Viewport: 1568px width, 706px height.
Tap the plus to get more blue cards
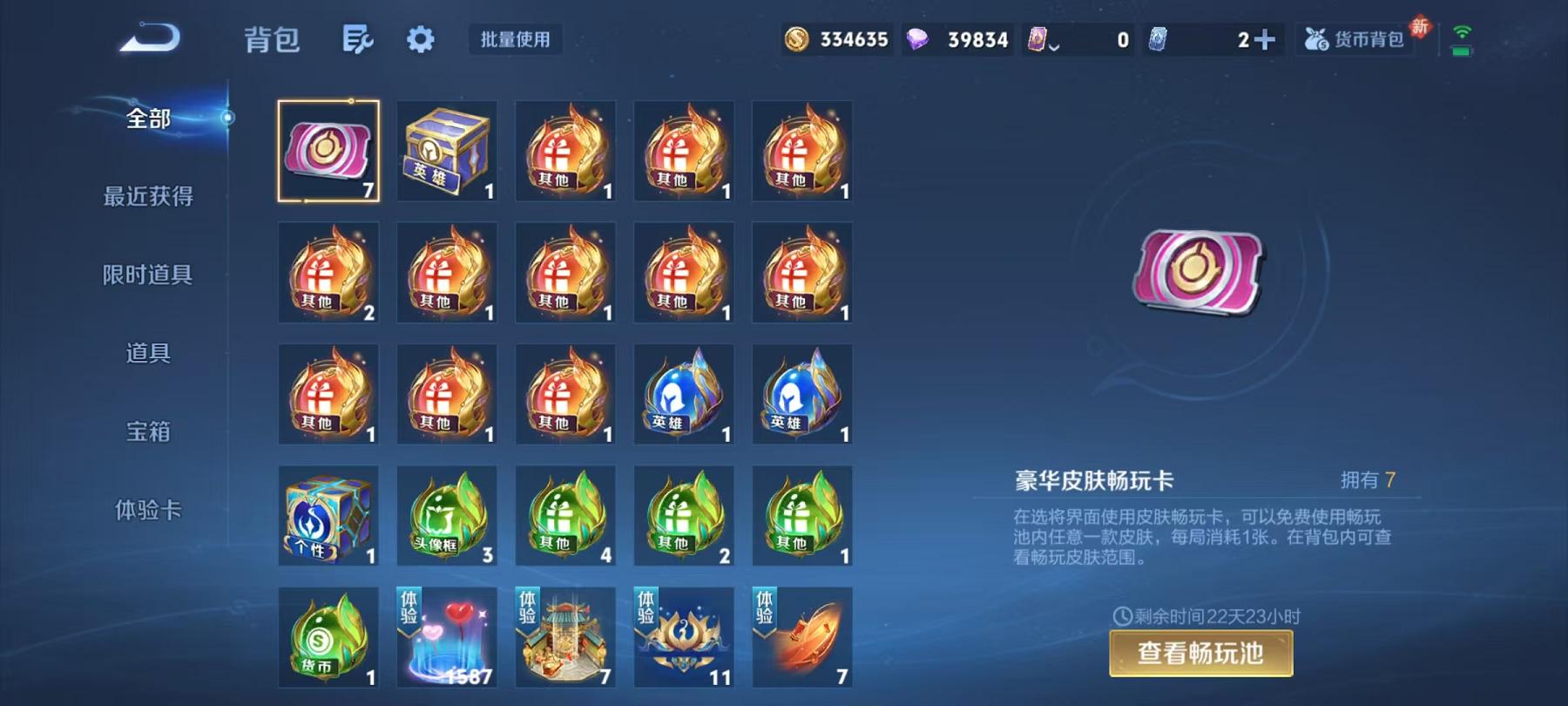(1267, 38)
